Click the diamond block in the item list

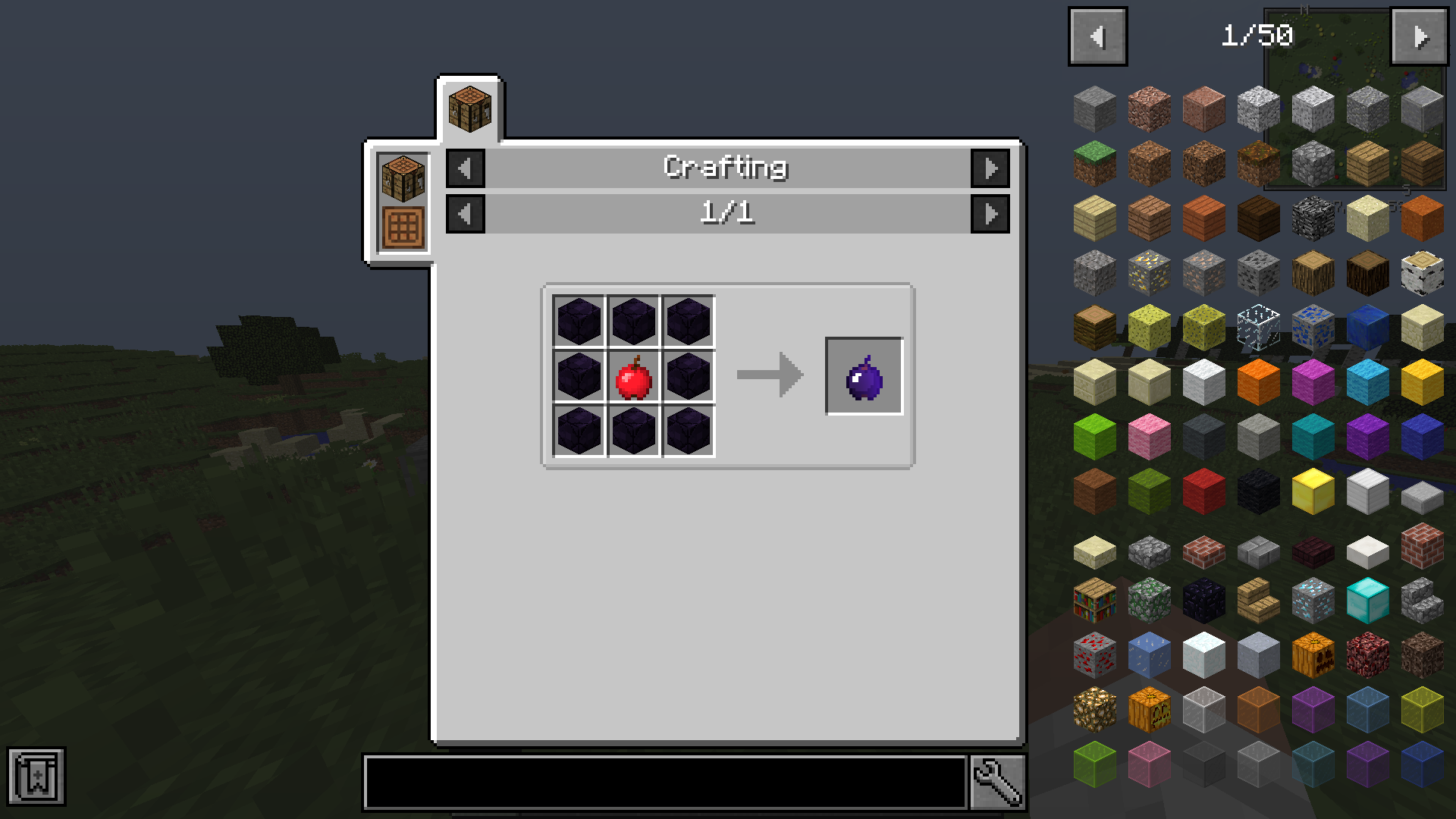pos(1367,601)
